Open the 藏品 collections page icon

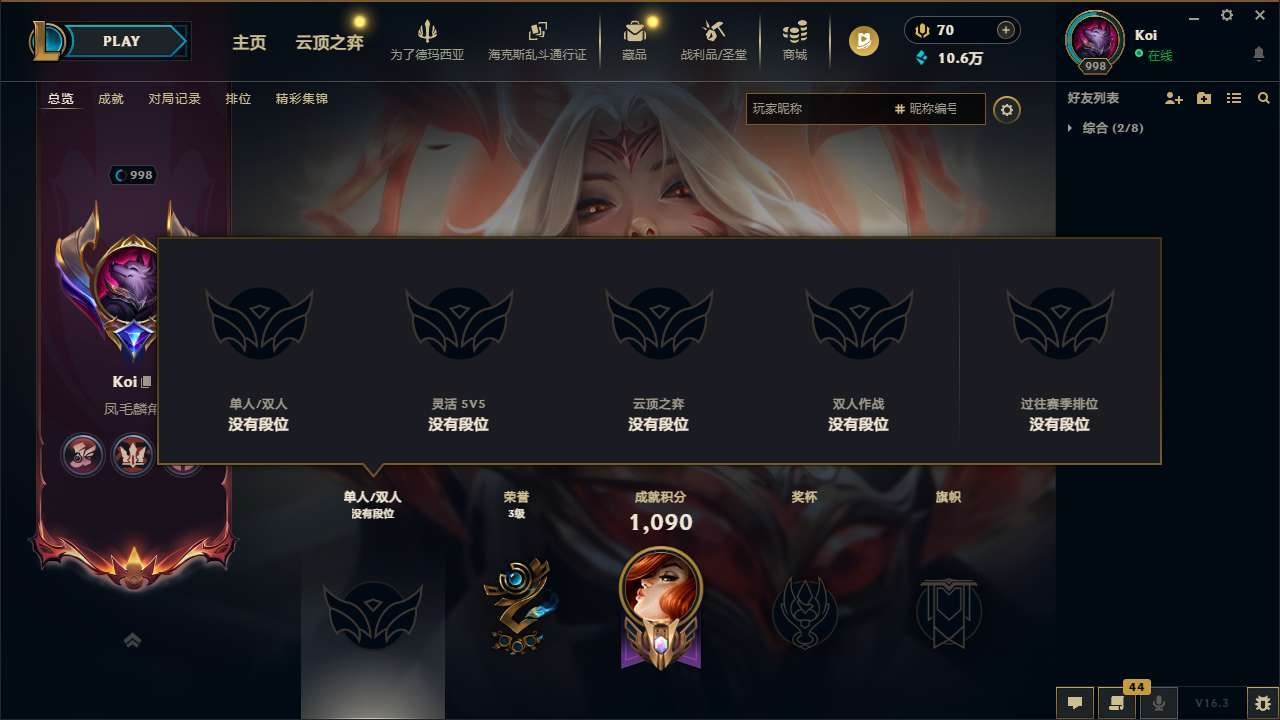635,38
